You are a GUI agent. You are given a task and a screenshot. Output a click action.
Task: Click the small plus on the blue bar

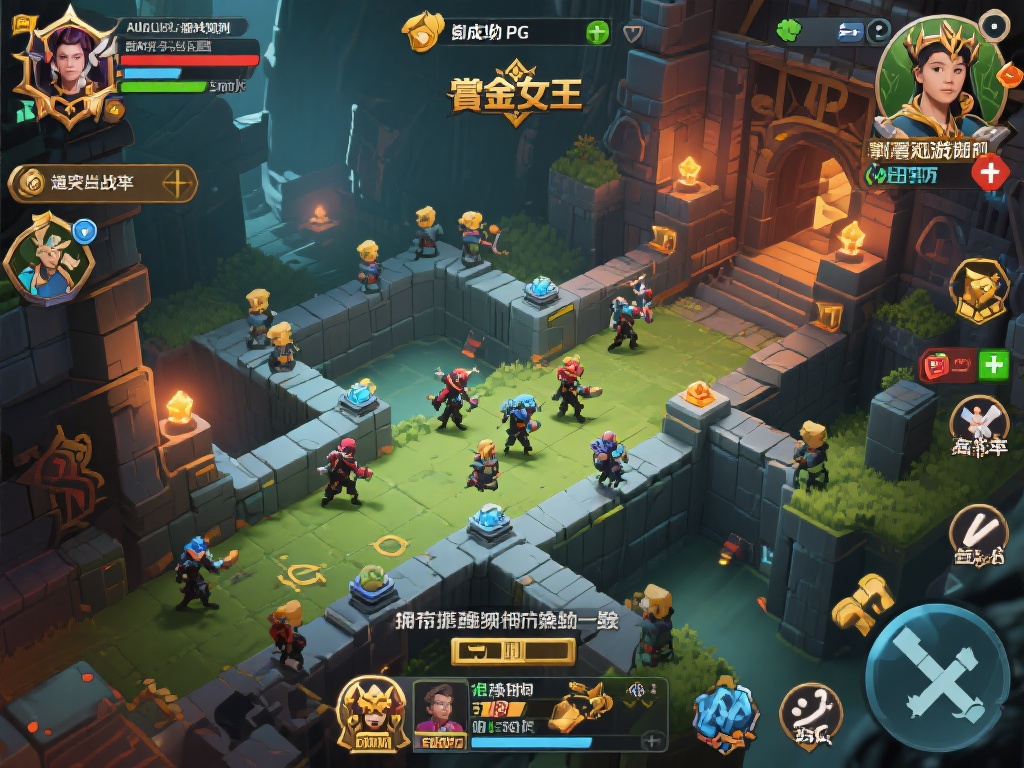coord(652,741)
